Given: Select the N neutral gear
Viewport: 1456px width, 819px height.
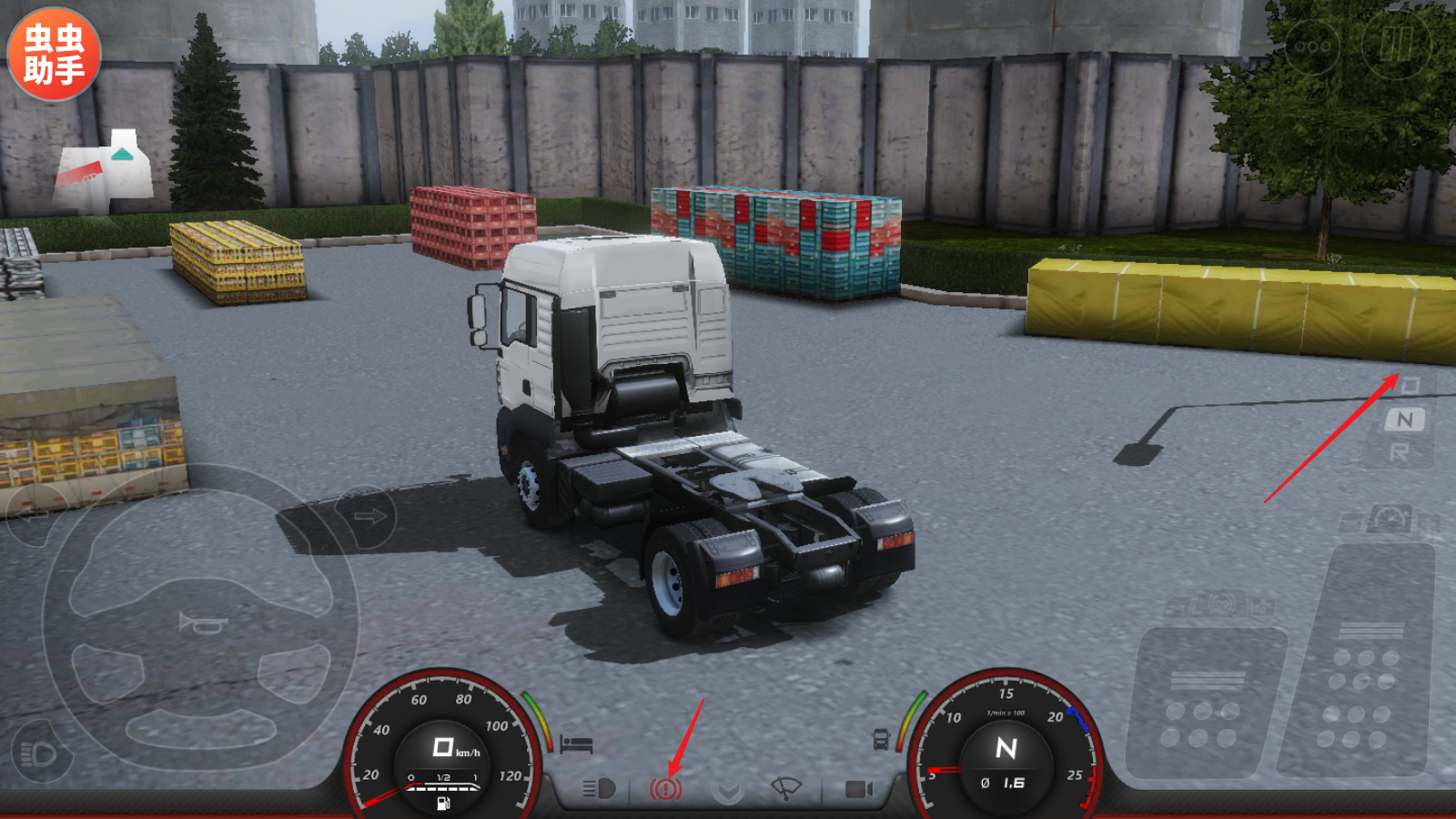Looking at the screenshot, I should 1405,420.
